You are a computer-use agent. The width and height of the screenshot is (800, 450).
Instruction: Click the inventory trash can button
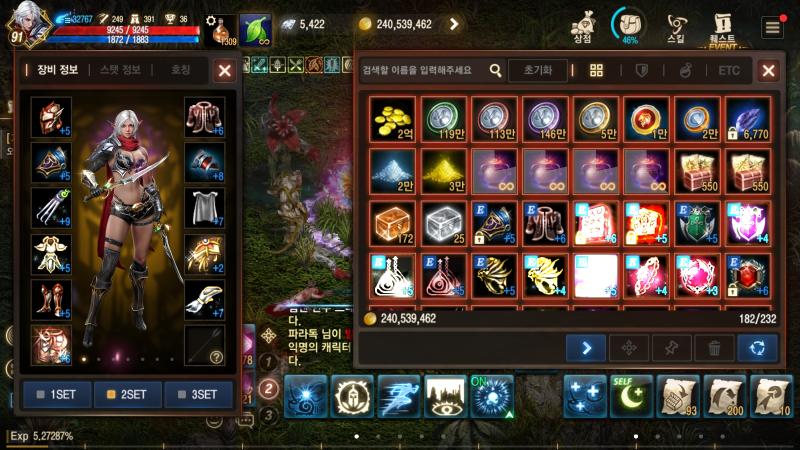tap(714, 348)
